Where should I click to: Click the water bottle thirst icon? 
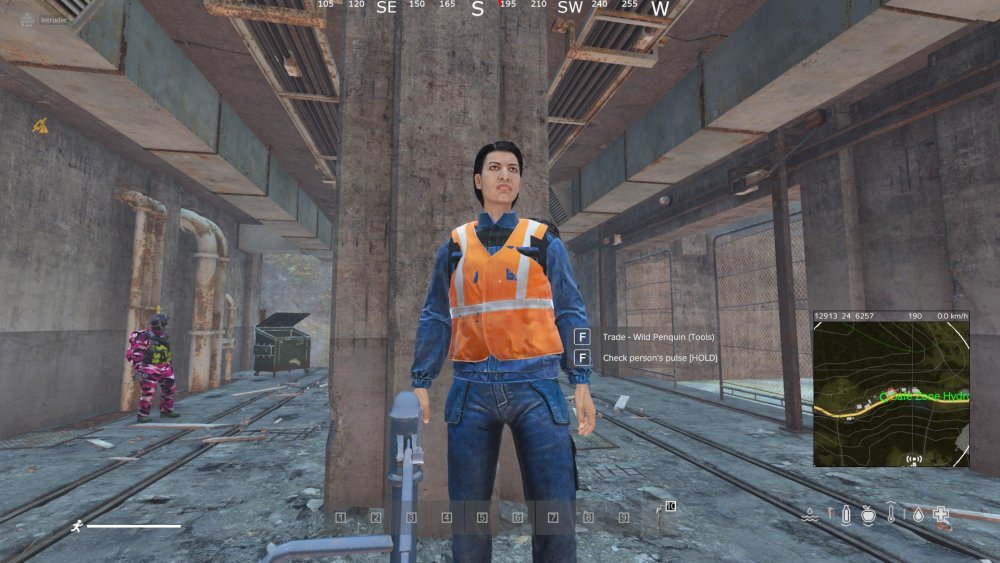point(845,515)
